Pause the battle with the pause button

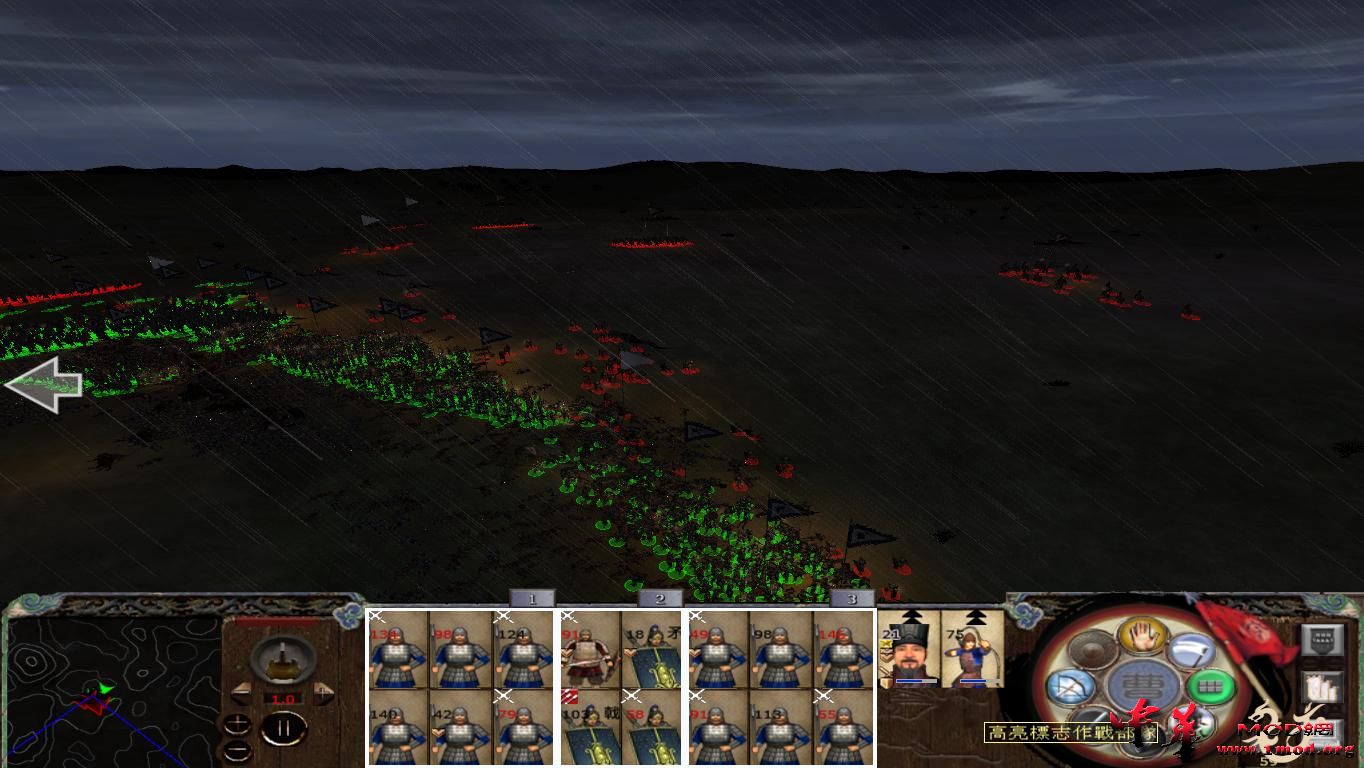click(x=284, y=726)
